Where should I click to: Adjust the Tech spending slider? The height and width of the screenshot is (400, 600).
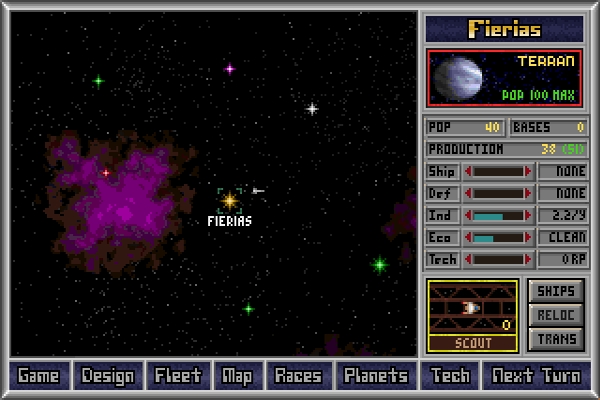pyautogui.click(x=498, y=260)
